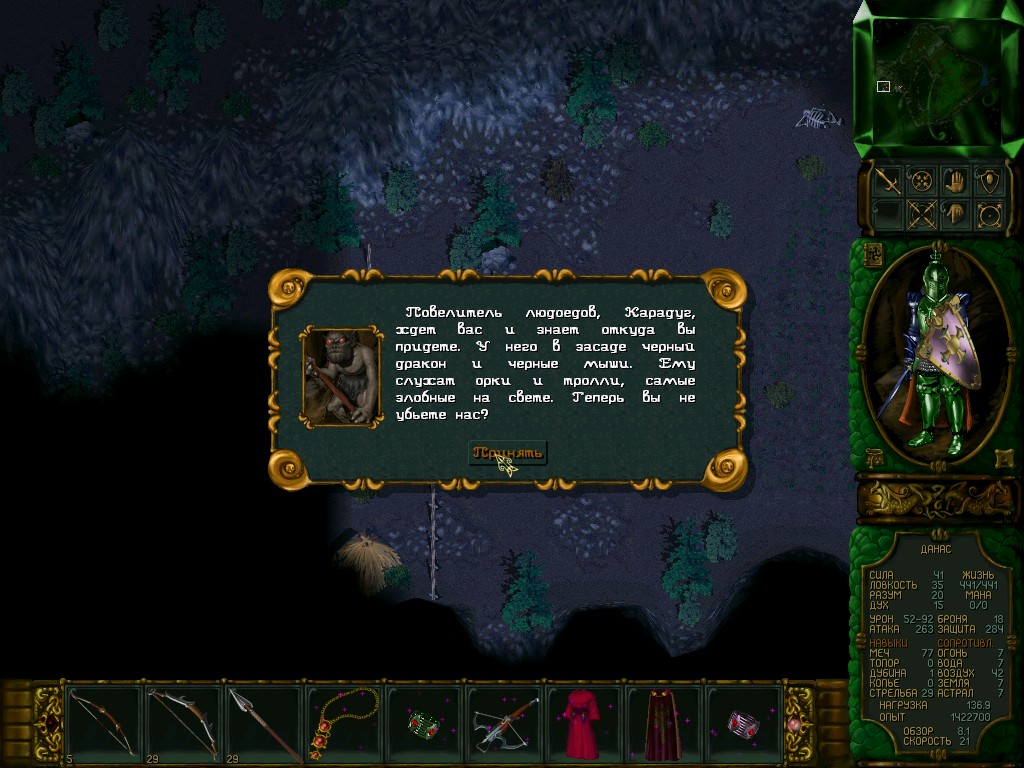
Task: Activate the shield defend command
Action: [988, 180]
